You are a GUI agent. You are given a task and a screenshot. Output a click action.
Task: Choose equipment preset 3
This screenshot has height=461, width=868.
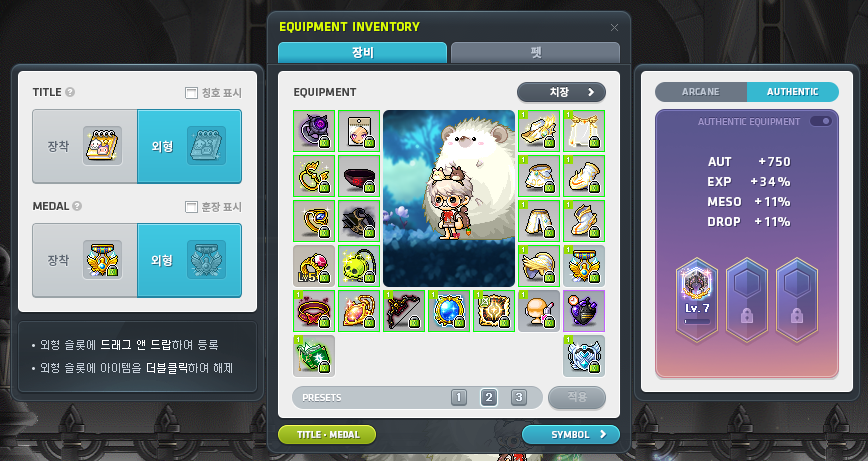pyautogui.click(x=518, y=397)
